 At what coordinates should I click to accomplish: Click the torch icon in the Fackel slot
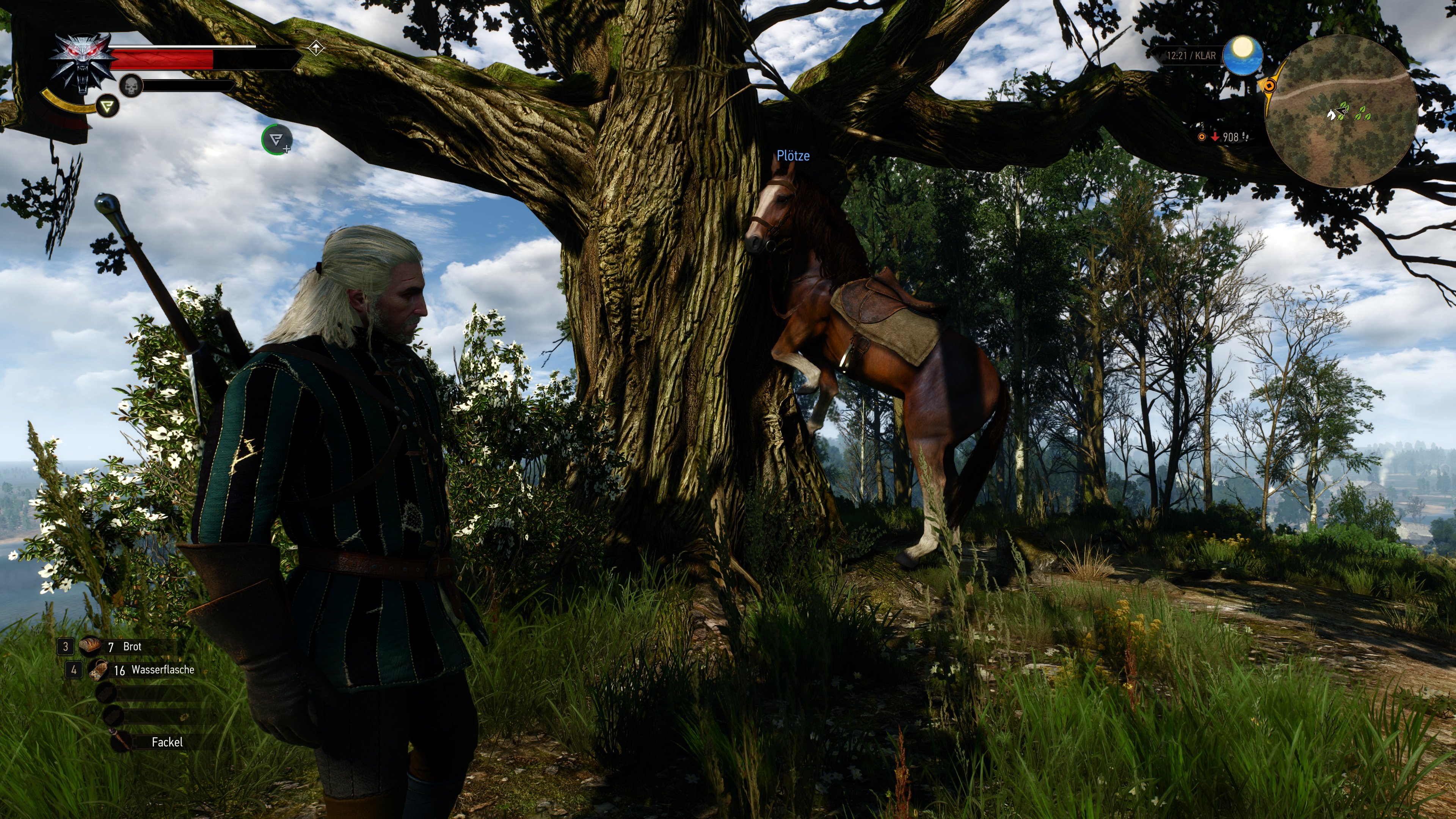tap(121, 741)
